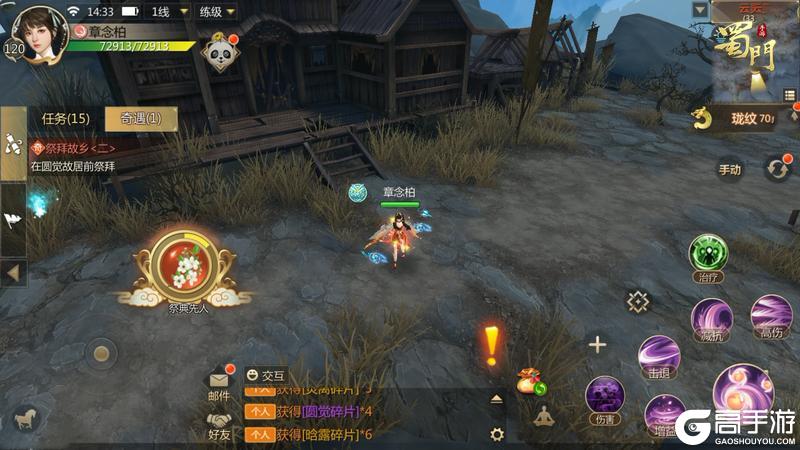Switch to the 任务(15) quest tab
Image resolution: width=800 pixels, height=450 pixels.
pos(65,119)
